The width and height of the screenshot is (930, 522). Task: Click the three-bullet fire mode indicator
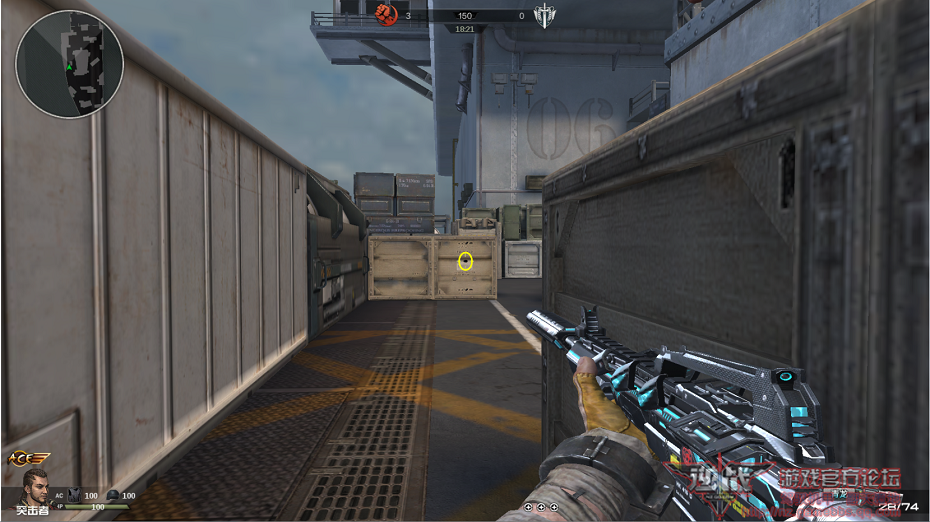coord(541,507)
